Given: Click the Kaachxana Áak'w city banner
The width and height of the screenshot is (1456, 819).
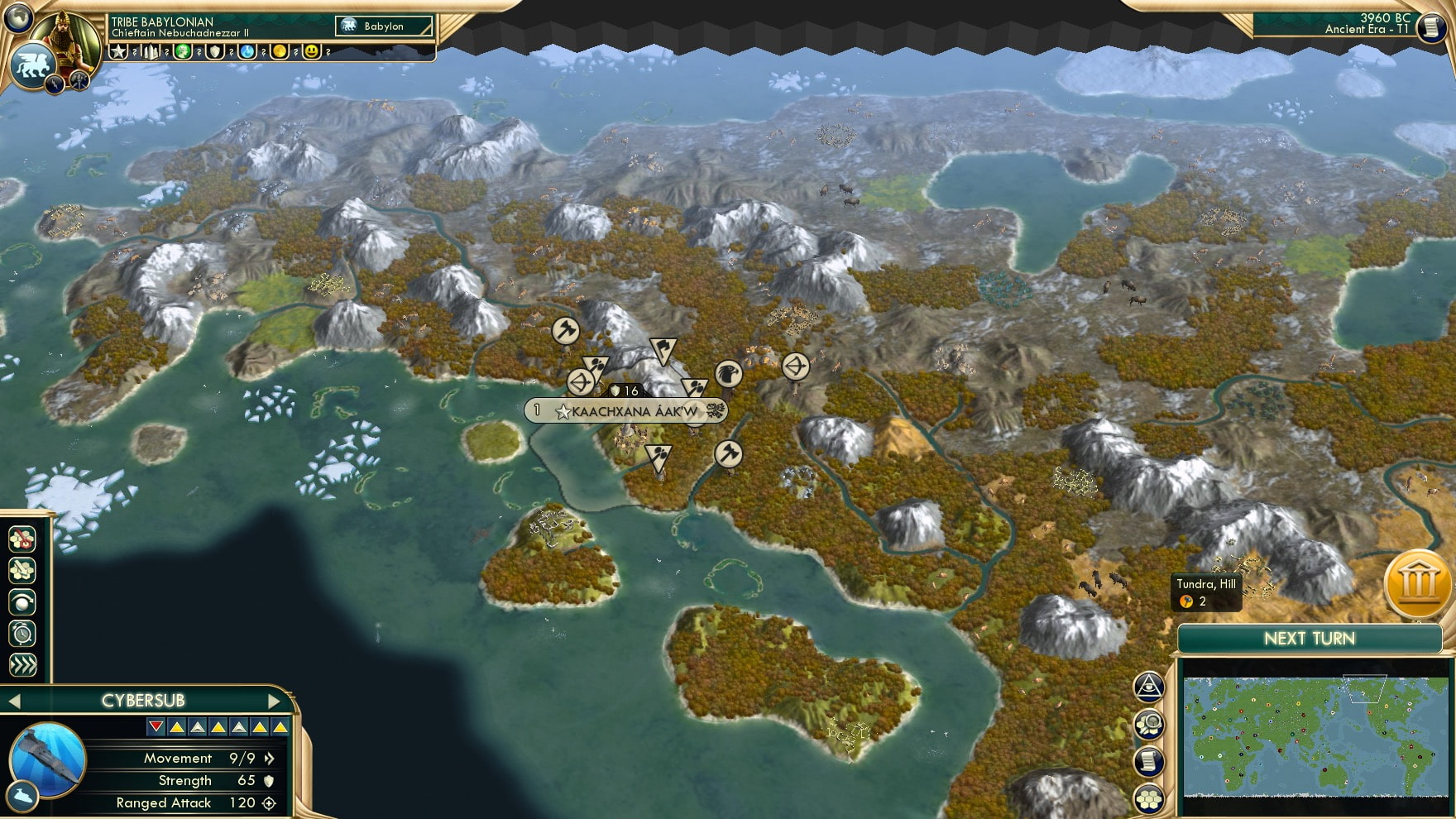Looking at the screenshot, I should 625,410.
